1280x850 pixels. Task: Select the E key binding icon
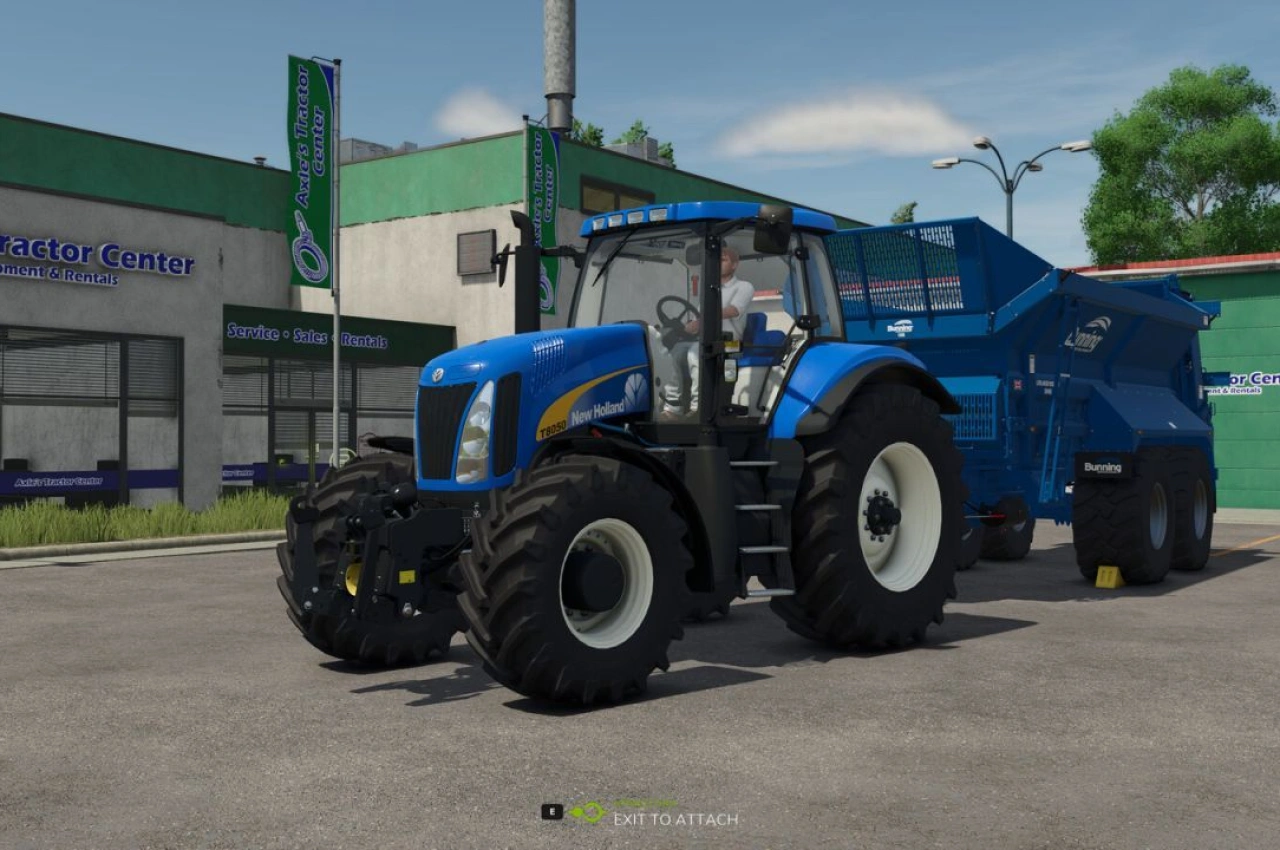click(x=551, y=812)
